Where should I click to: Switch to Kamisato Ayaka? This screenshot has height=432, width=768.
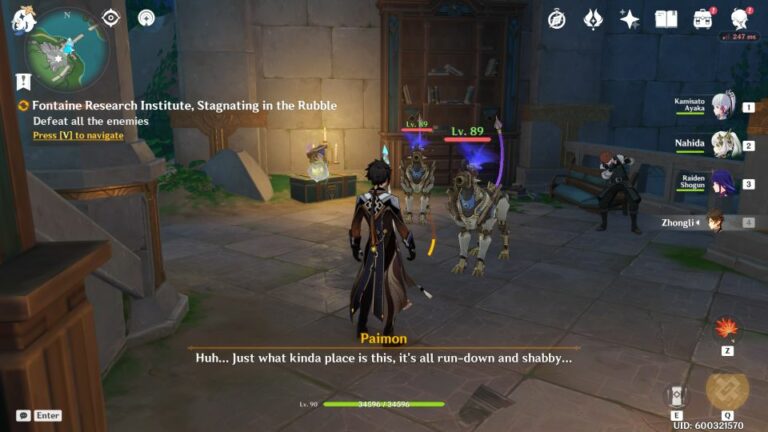pyautogui.click(x=723, y=105)
